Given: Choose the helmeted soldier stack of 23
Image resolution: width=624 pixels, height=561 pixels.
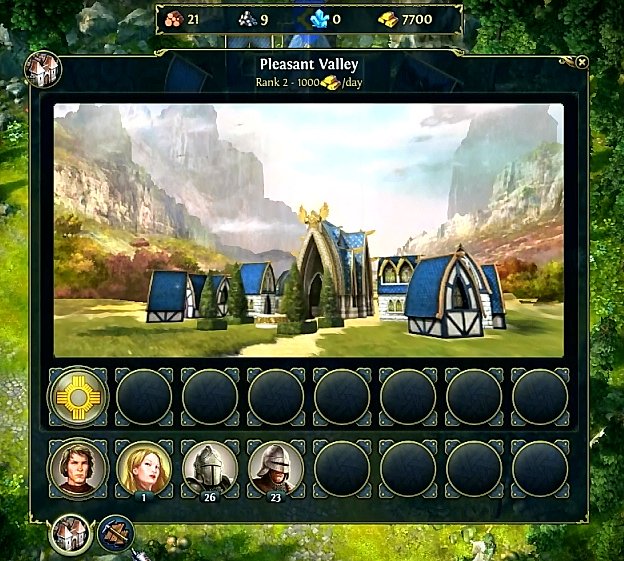Looking at the screenshot, I should pos(276,467).
